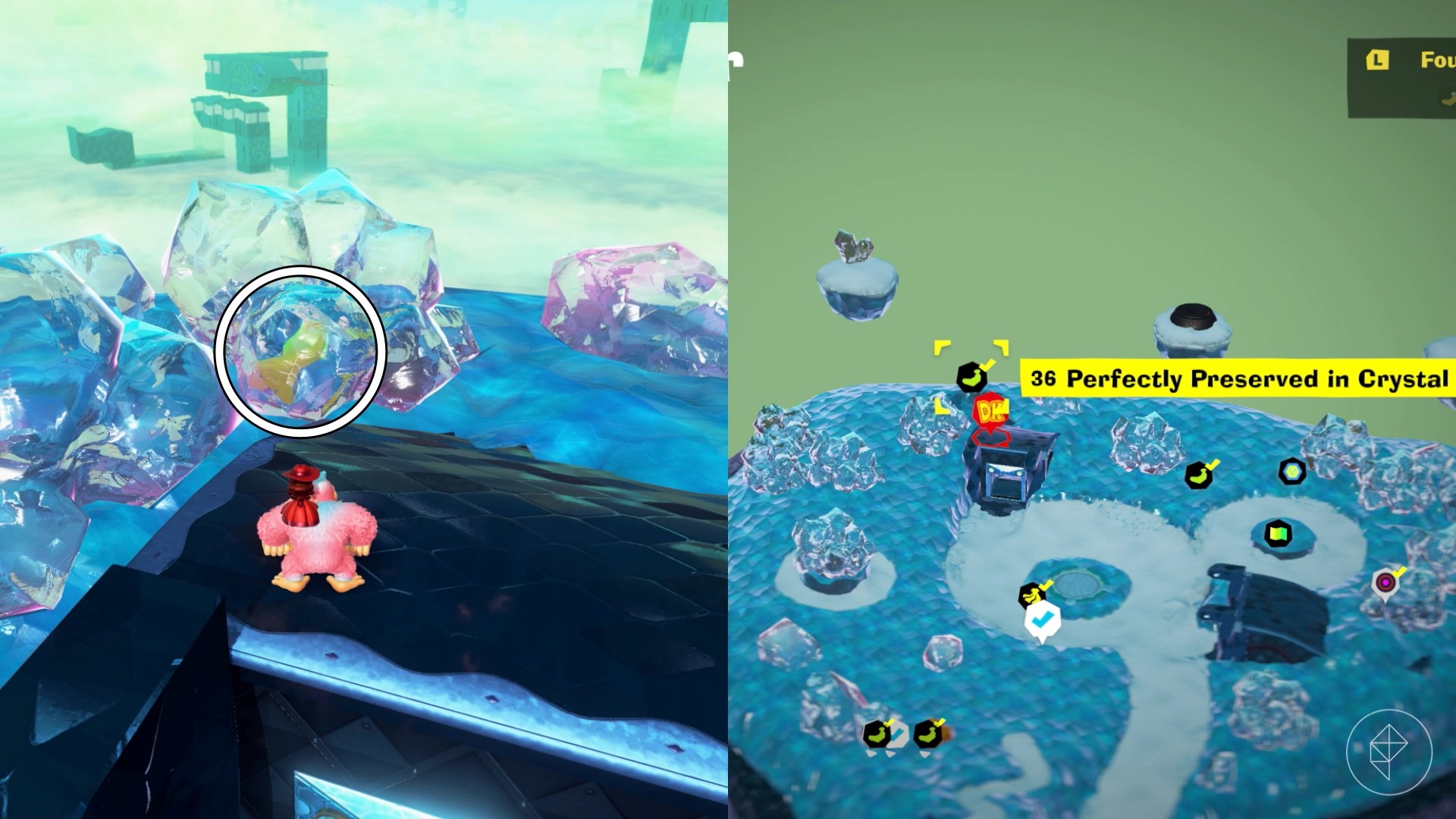Choose the blue hexagon map marker

(1291, 472)
